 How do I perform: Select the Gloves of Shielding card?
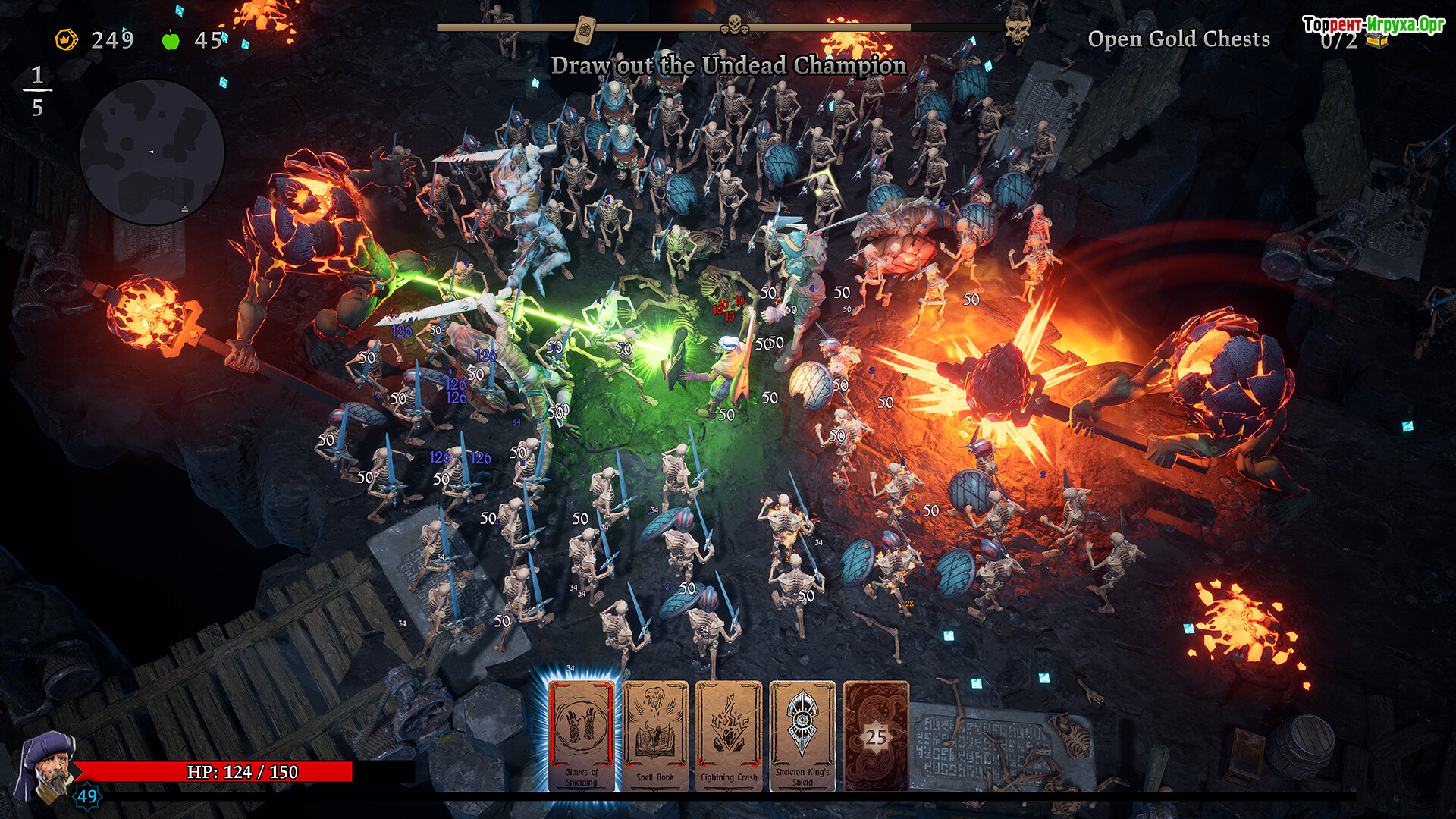[581, 736]
